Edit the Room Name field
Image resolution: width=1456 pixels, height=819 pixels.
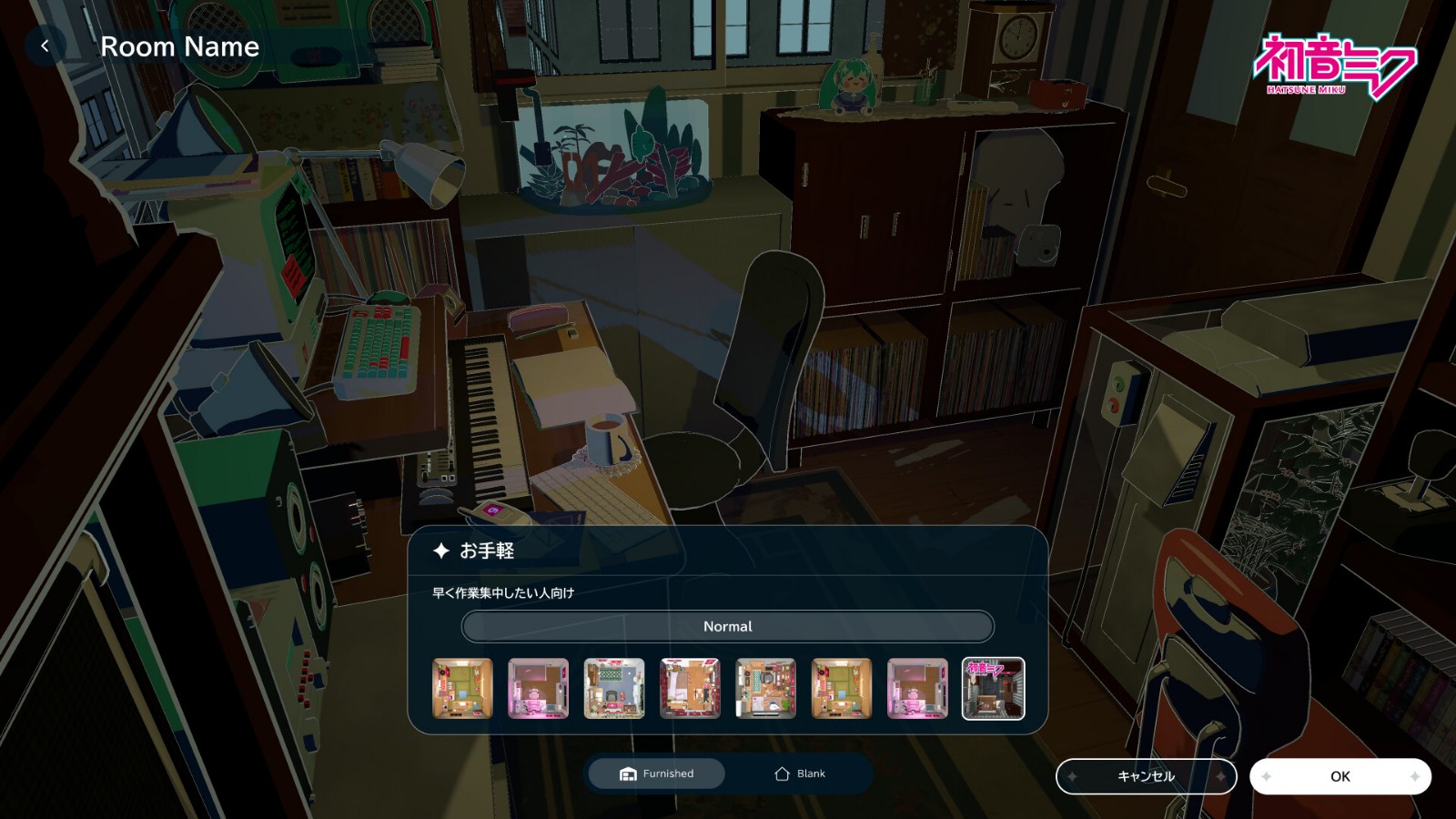click(x=179, y=46)
